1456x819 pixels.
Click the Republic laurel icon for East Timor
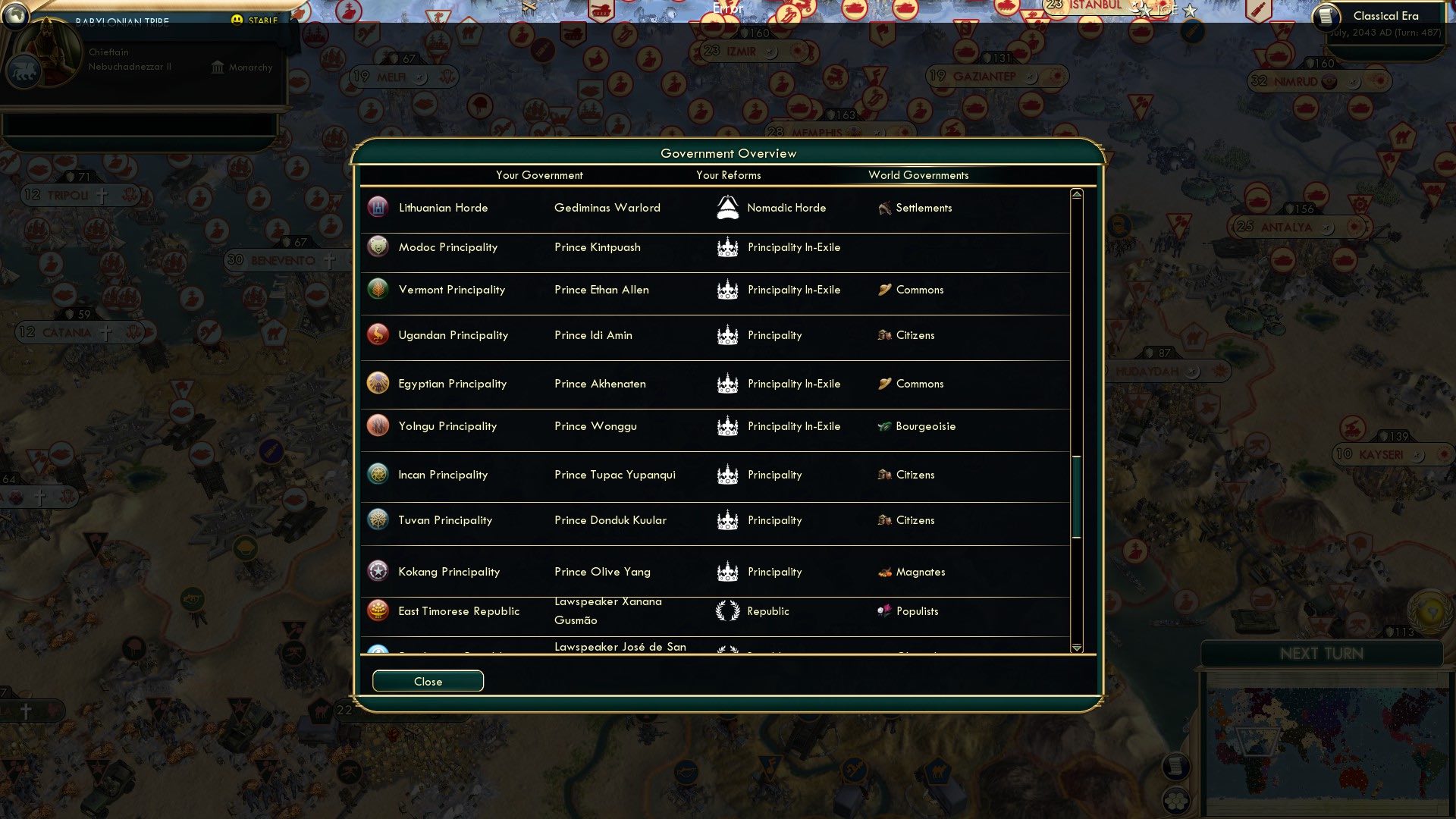[727, 610]
